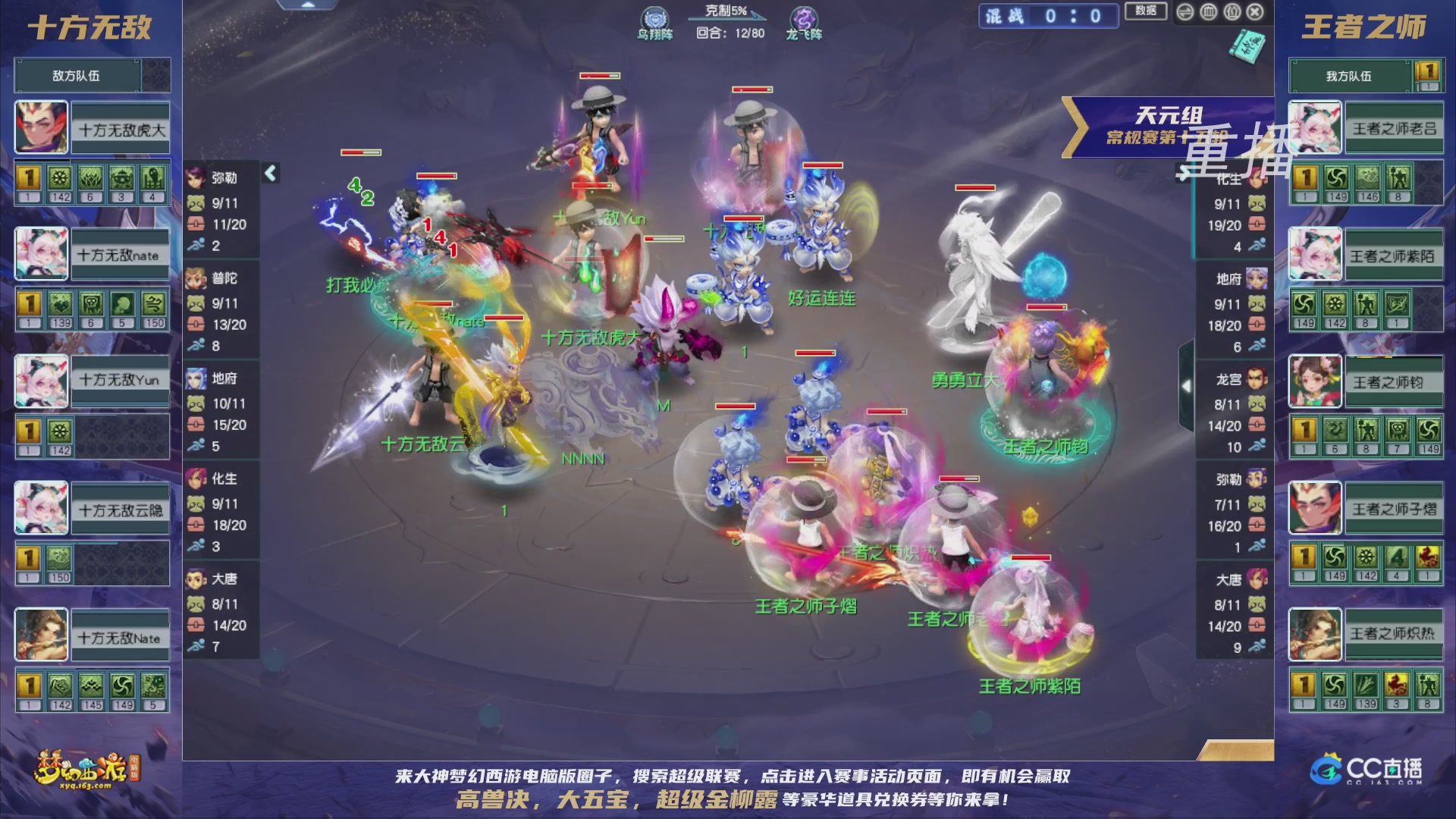Click the 弥勒 sect icon in left unit panel
The height and width of the screenshot is (819, 1456).
pyautogui.click(x=195, y=180)
